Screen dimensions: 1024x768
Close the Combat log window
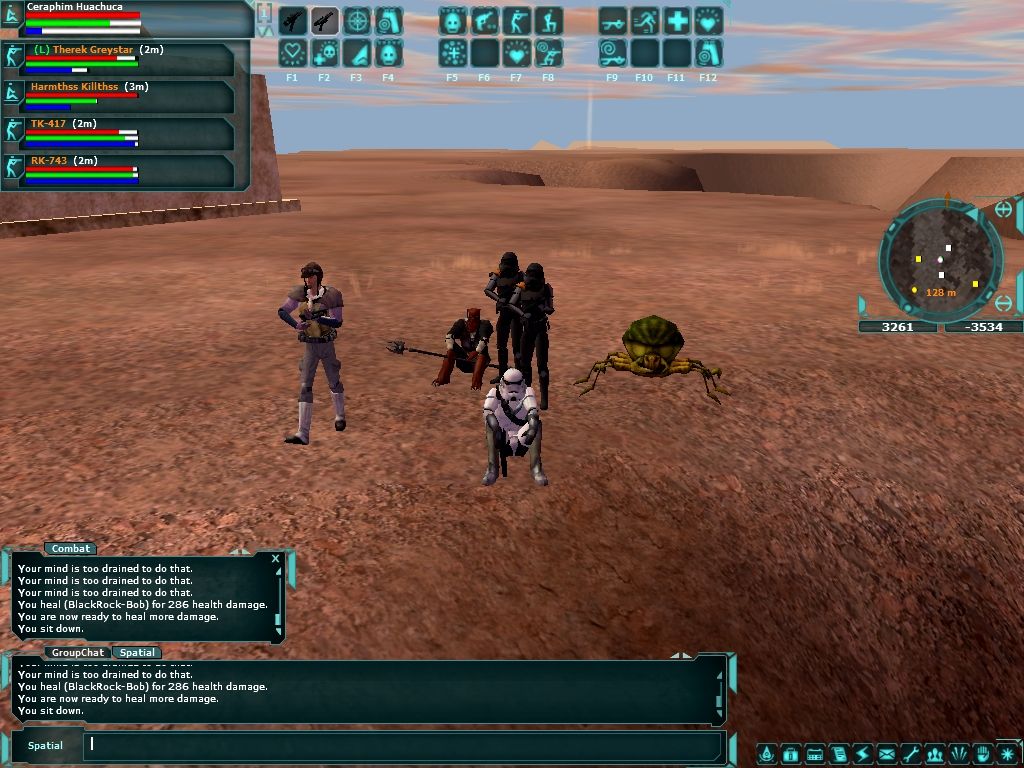[x=275, y=559]
